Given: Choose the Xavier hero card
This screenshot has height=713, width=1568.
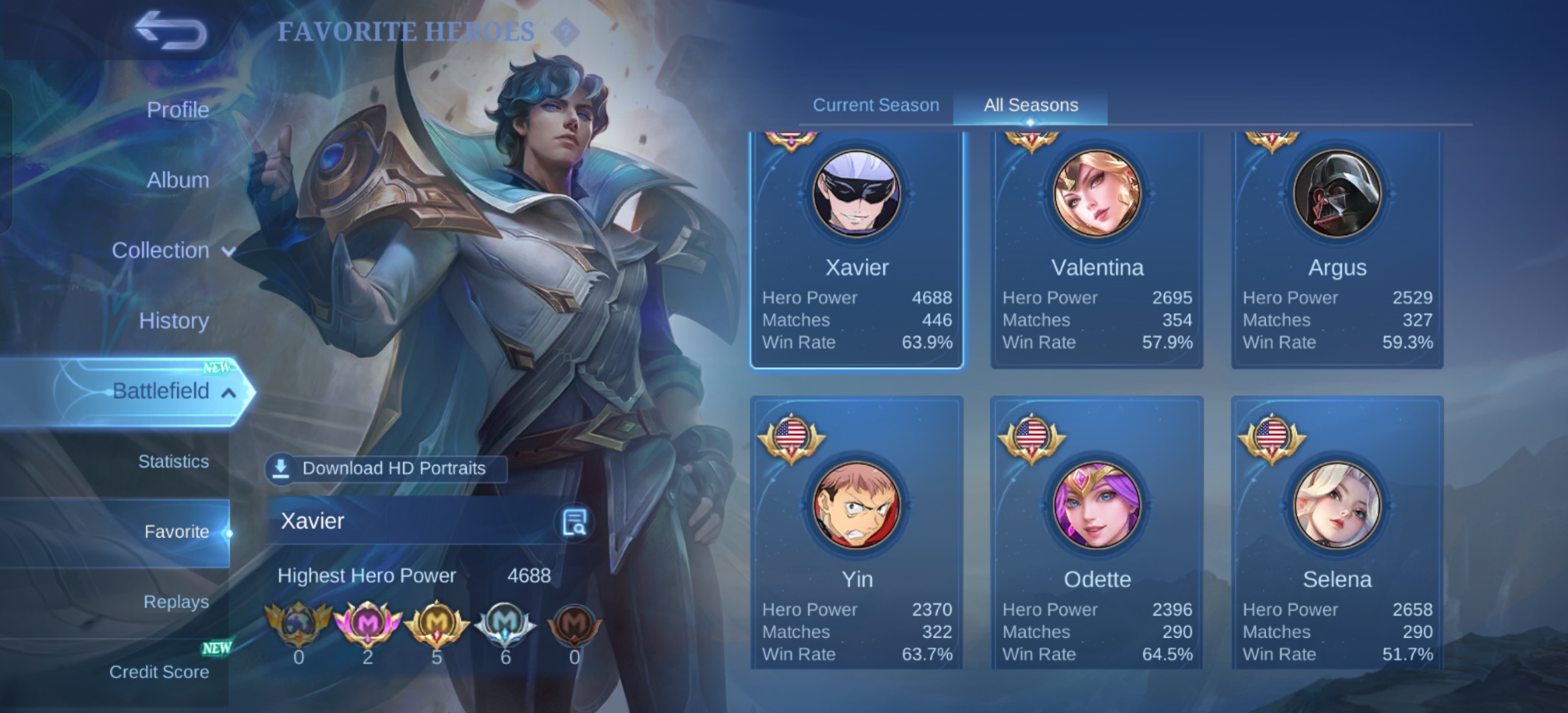Looking at the screenshot, I should tap(857, 251).
